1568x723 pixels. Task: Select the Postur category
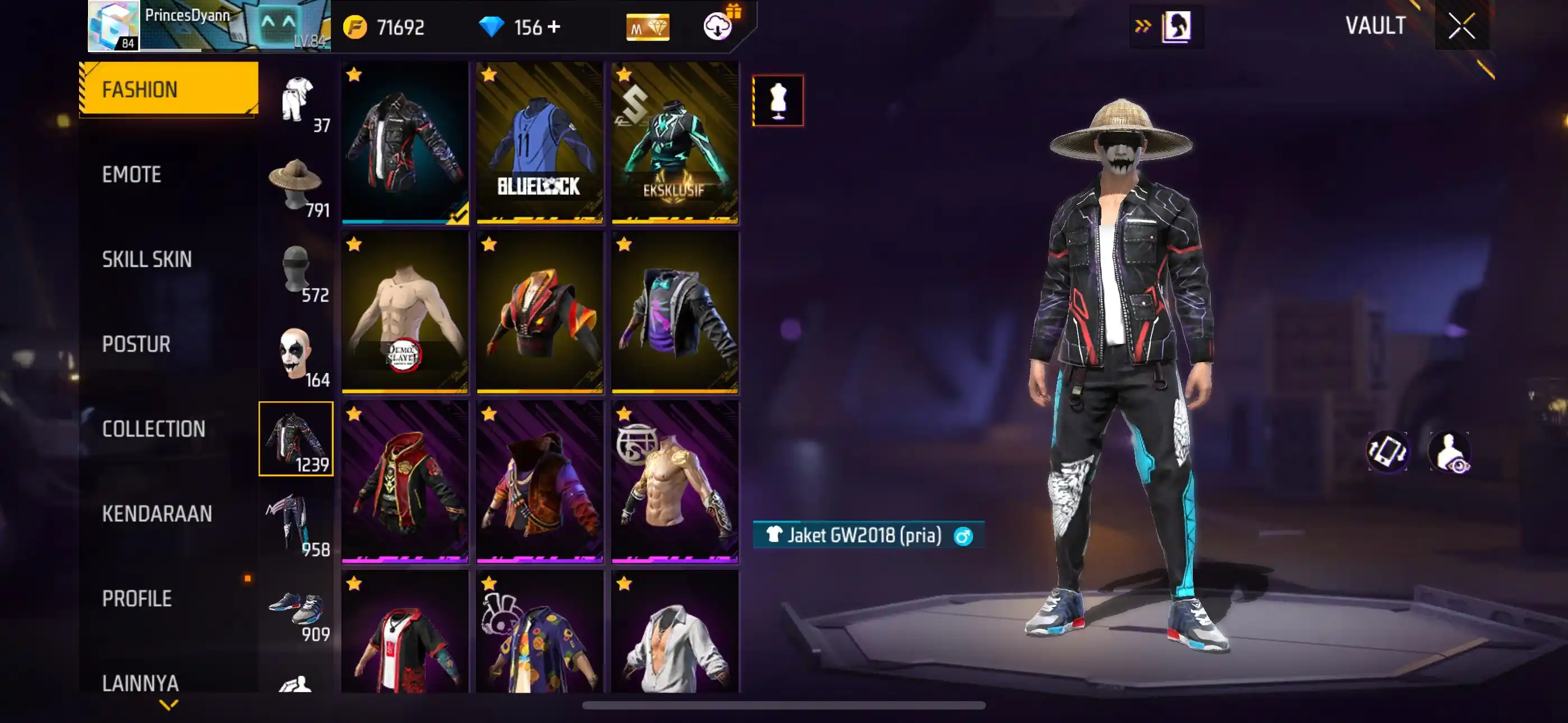(136, 344)
